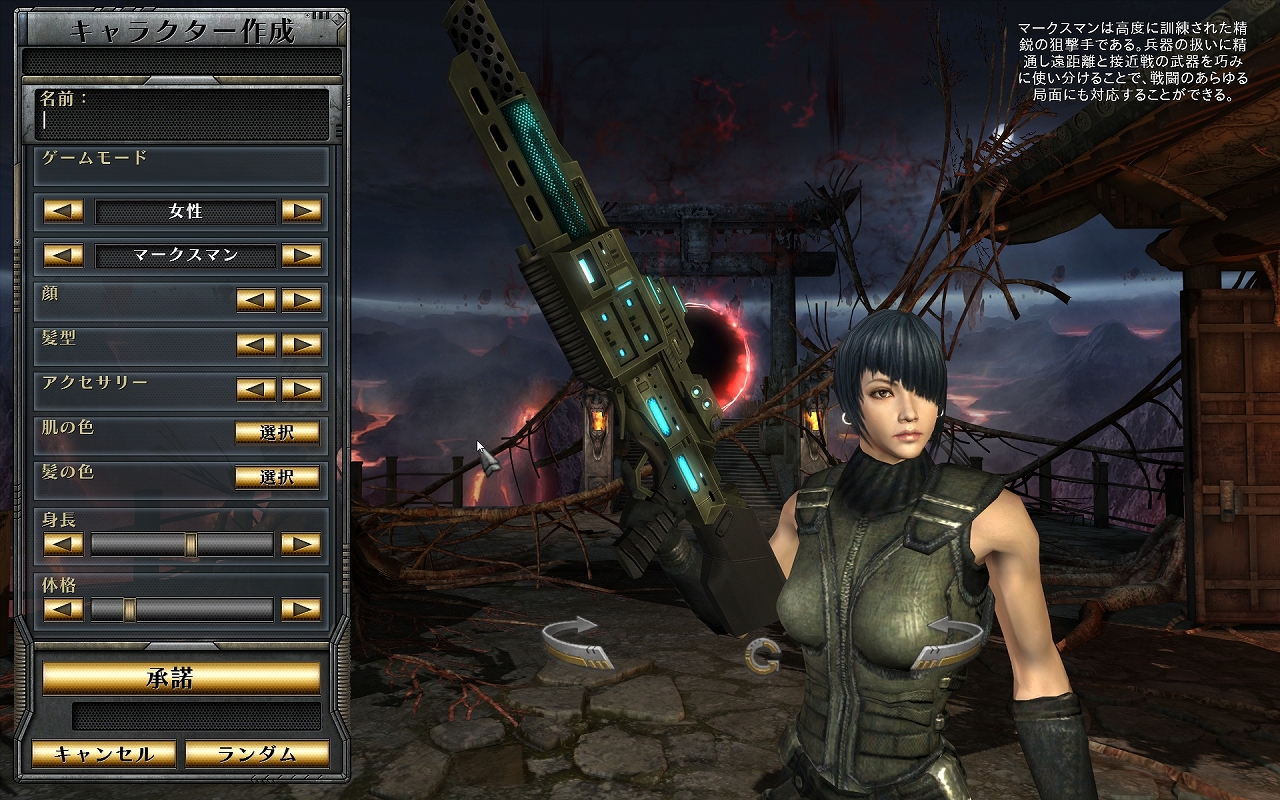Viewport: 1280px width, 800px height.
Task: Show previous accessory in アクセサリー row
Action: tap(257, 388)
